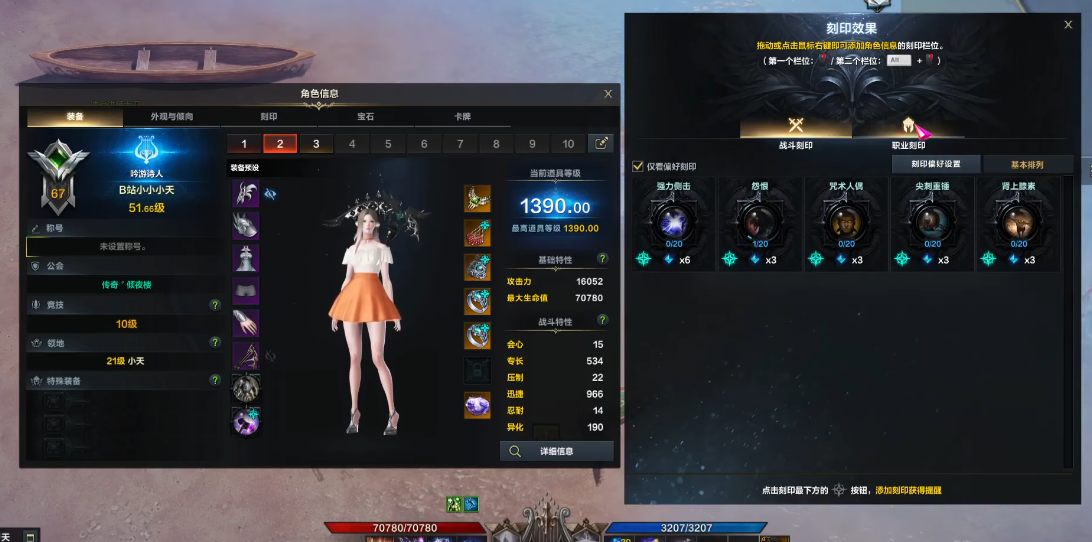The image size is (1092, 542).
Task: Click the preset edit pencil button
Action: click(x=601, y=144)
